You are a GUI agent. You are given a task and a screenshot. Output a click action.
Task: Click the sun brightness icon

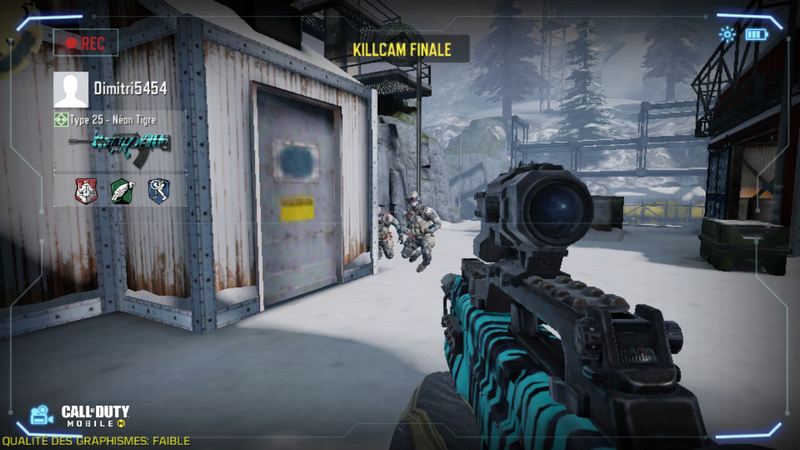(x=727, y=35)
